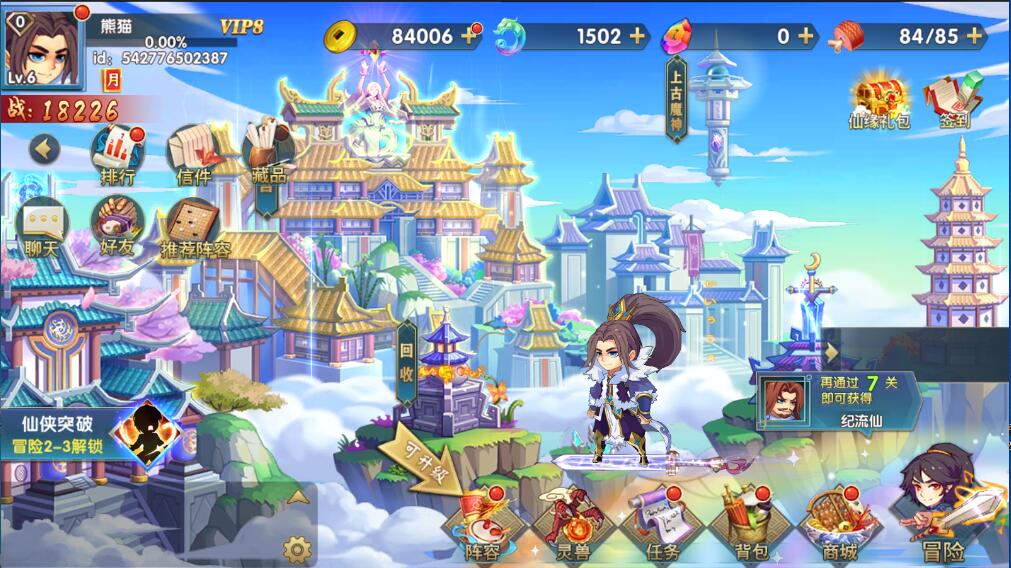The image size is (1011, 568).
Task: Collapse the left menu with arrow button
Action: pyautogui.click(x=44, y=149)
